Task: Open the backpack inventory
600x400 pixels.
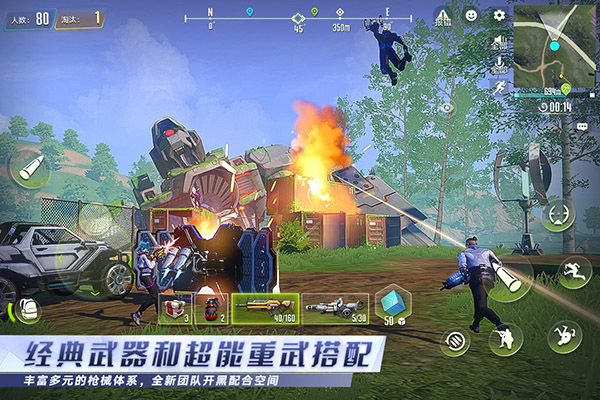Action: (x=26, y=309)
